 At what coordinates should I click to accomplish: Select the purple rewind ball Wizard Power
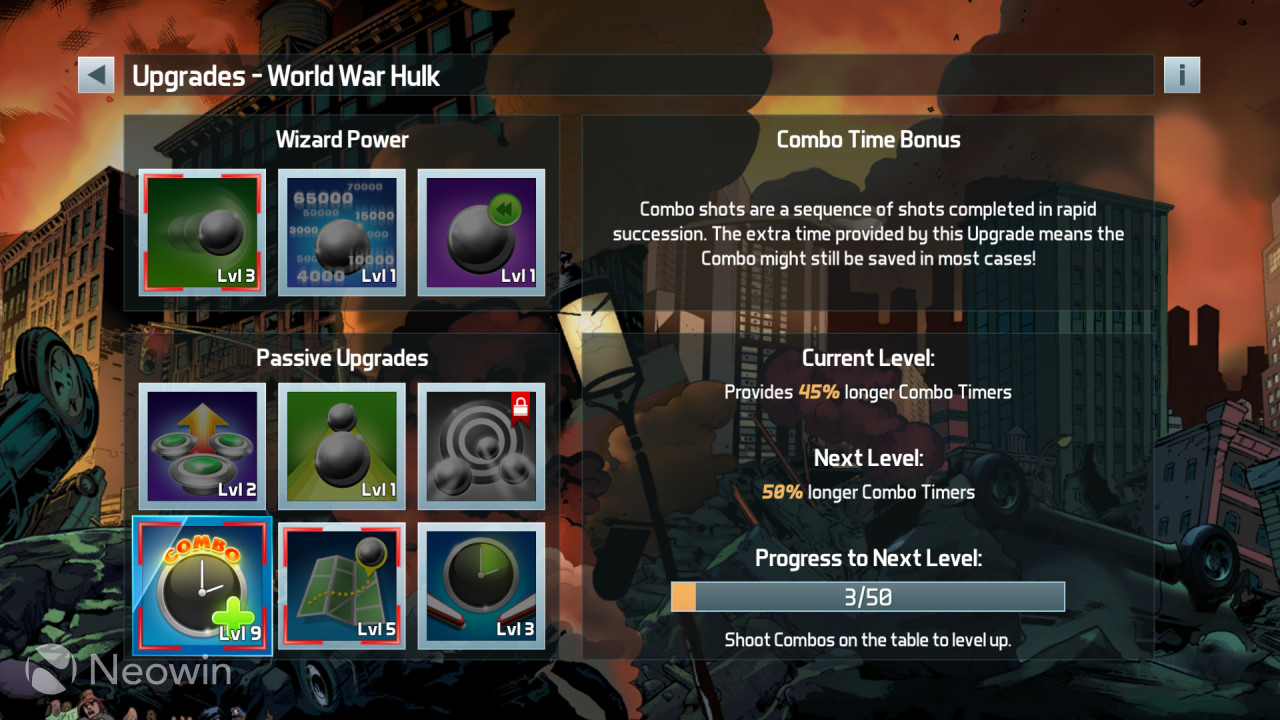coord(481,232)
